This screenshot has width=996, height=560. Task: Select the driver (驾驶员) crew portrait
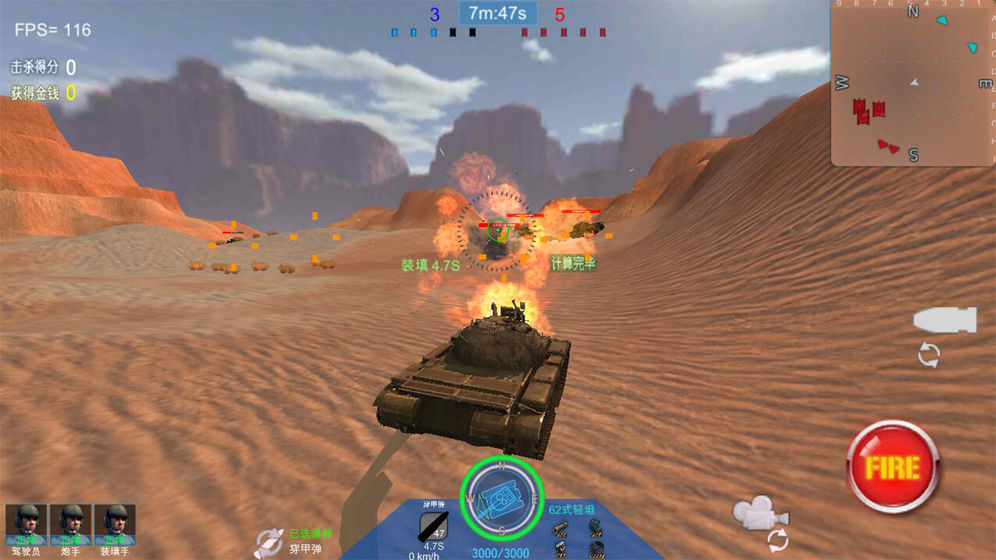click(25, 524)
